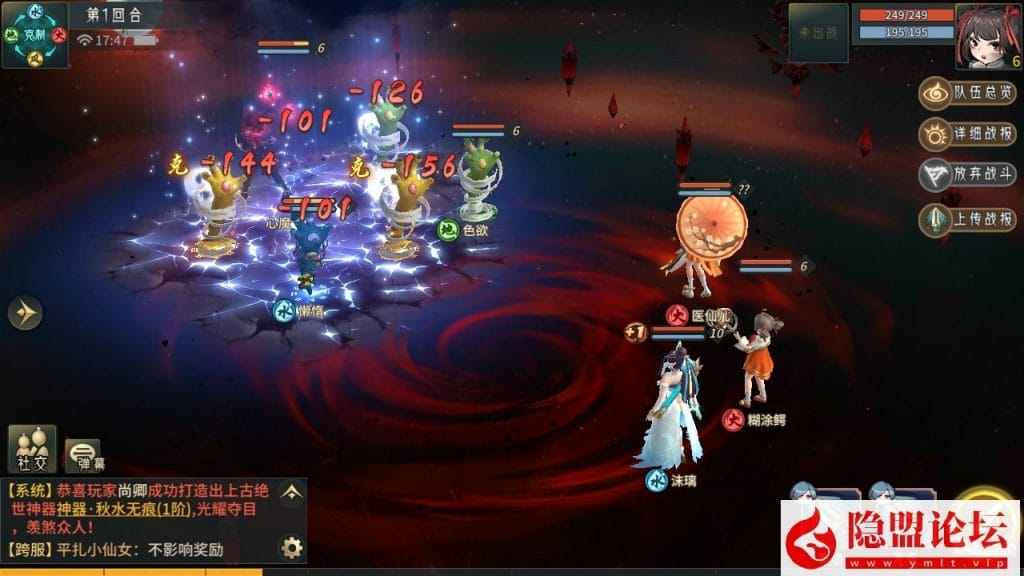The image size is (1024, 576).
Task: Click the gold arrow button on left edge
Action: pos(25,314)
